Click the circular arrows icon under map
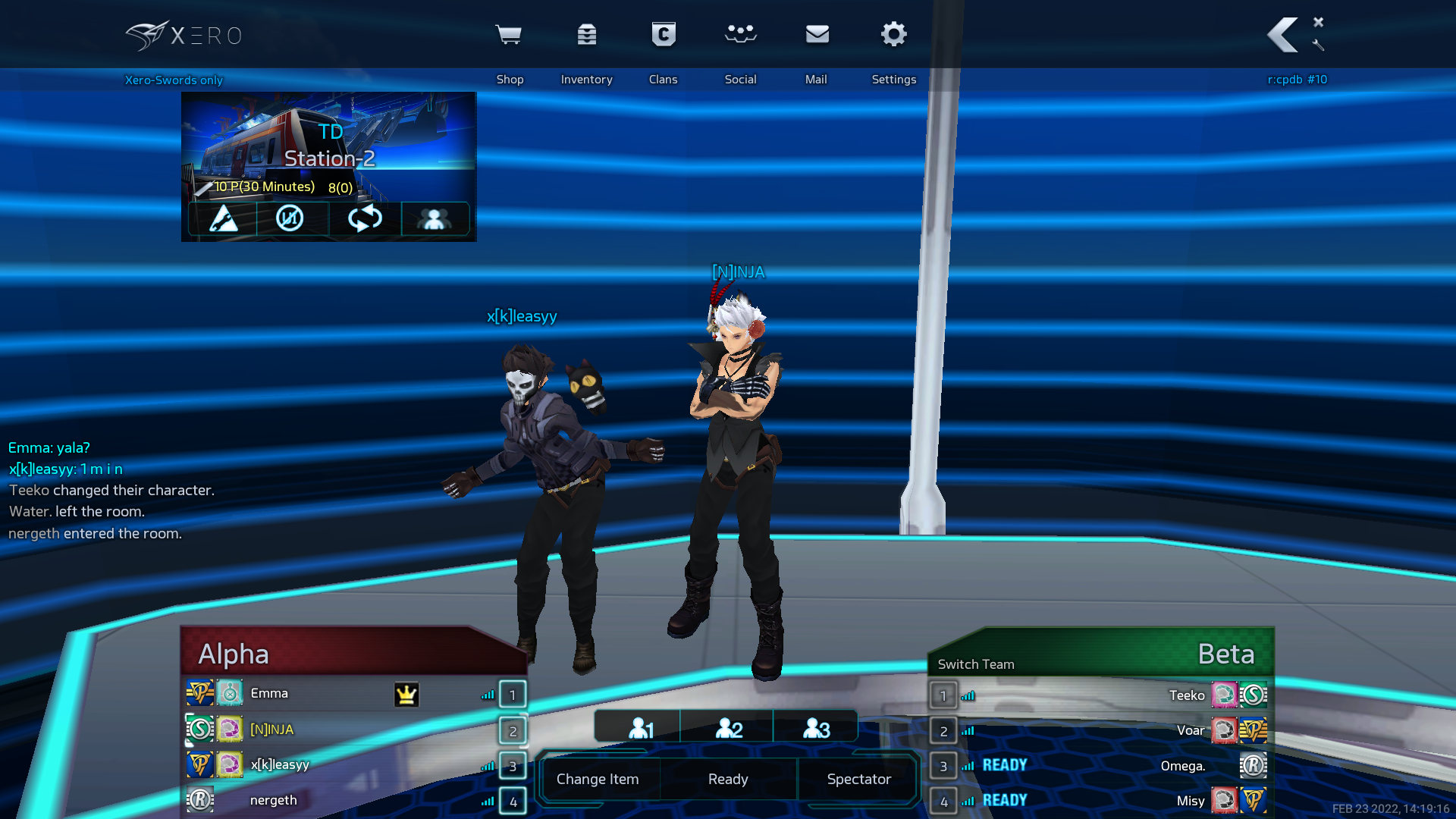 click(365, 218)
